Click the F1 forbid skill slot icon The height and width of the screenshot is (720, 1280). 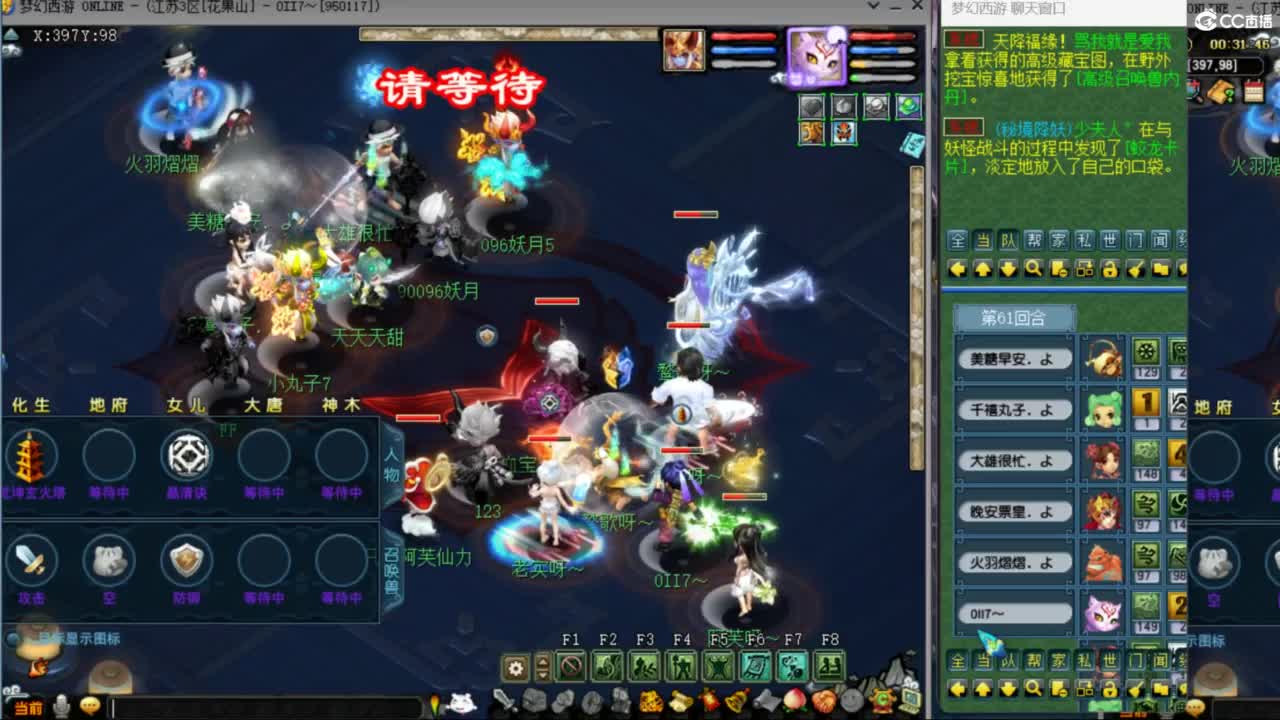pos(572,667)
